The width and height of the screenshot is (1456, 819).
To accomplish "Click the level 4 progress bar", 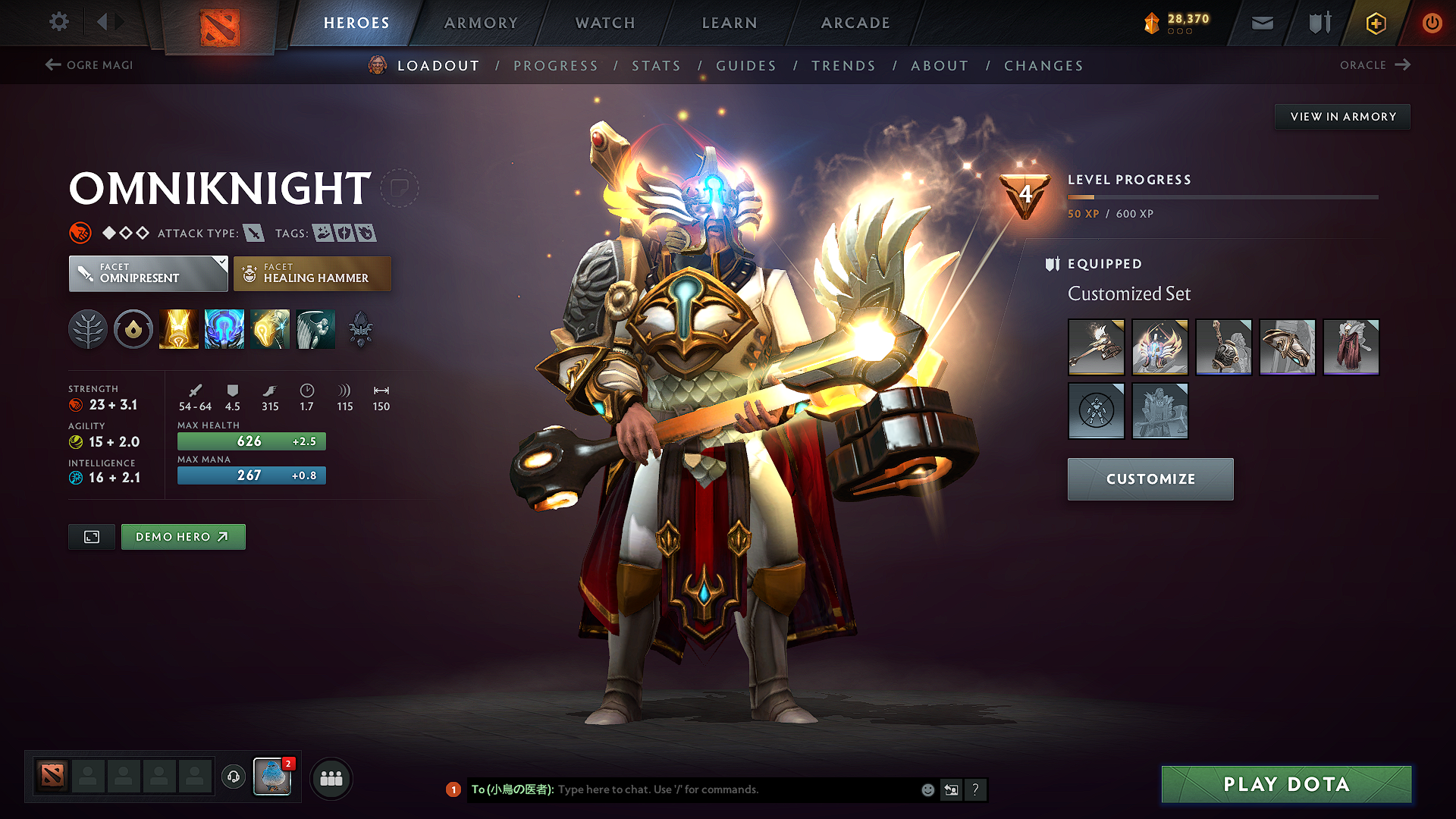I will [1222, 196].
